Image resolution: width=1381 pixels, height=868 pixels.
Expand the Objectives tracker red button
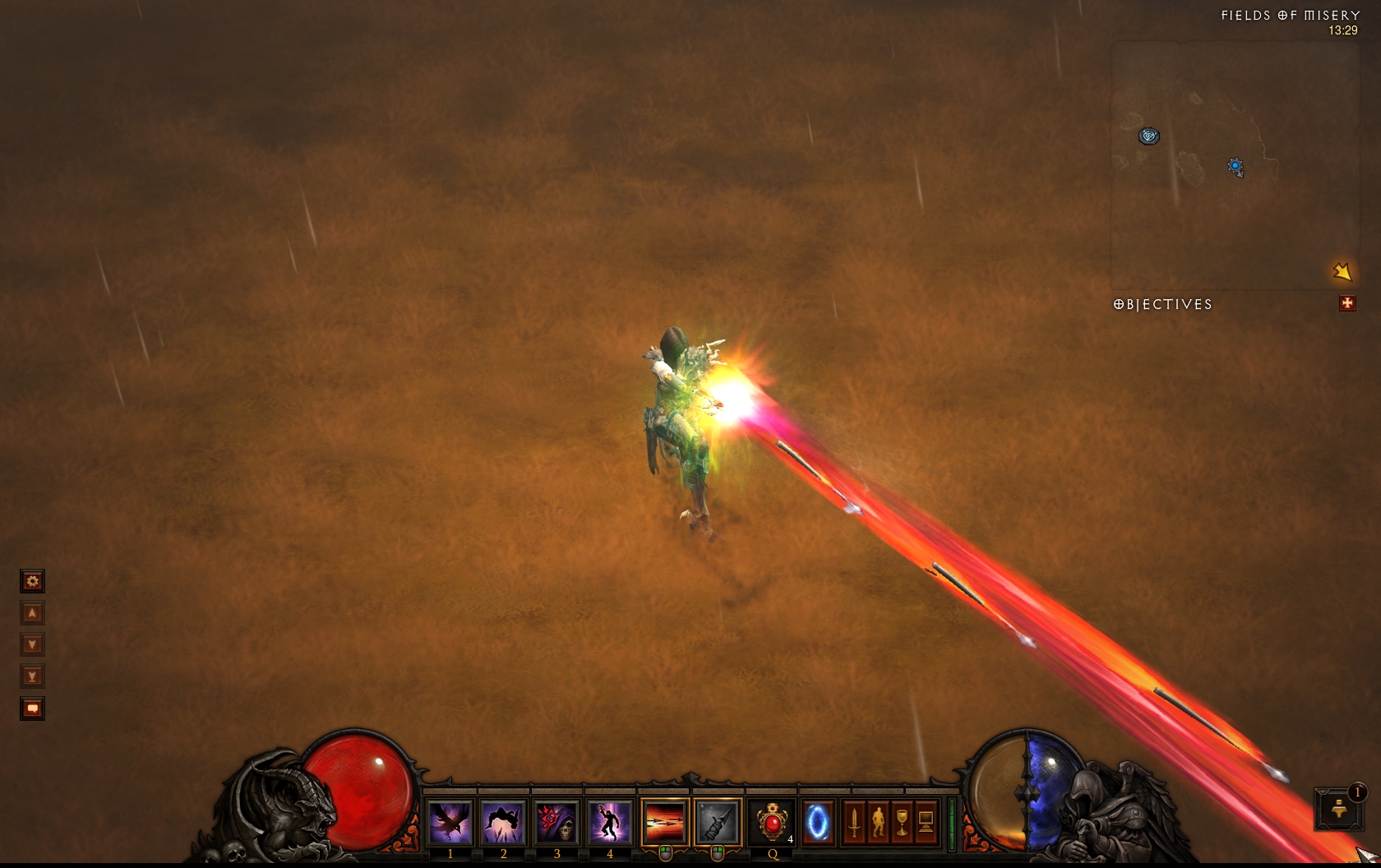point(1347,303)
